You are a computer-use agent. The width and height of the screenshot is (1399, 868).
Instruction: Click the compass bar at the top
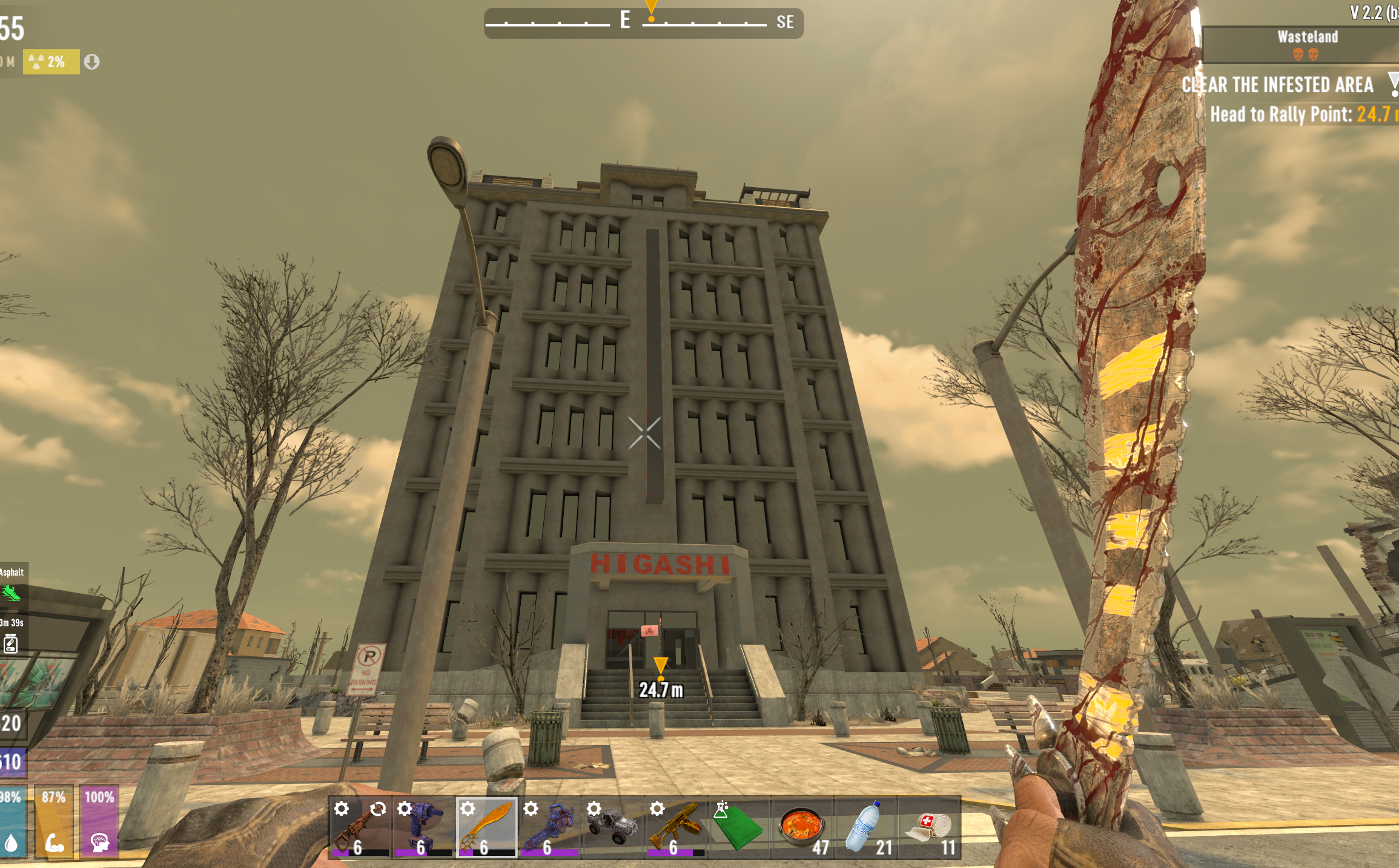[643, 23]
